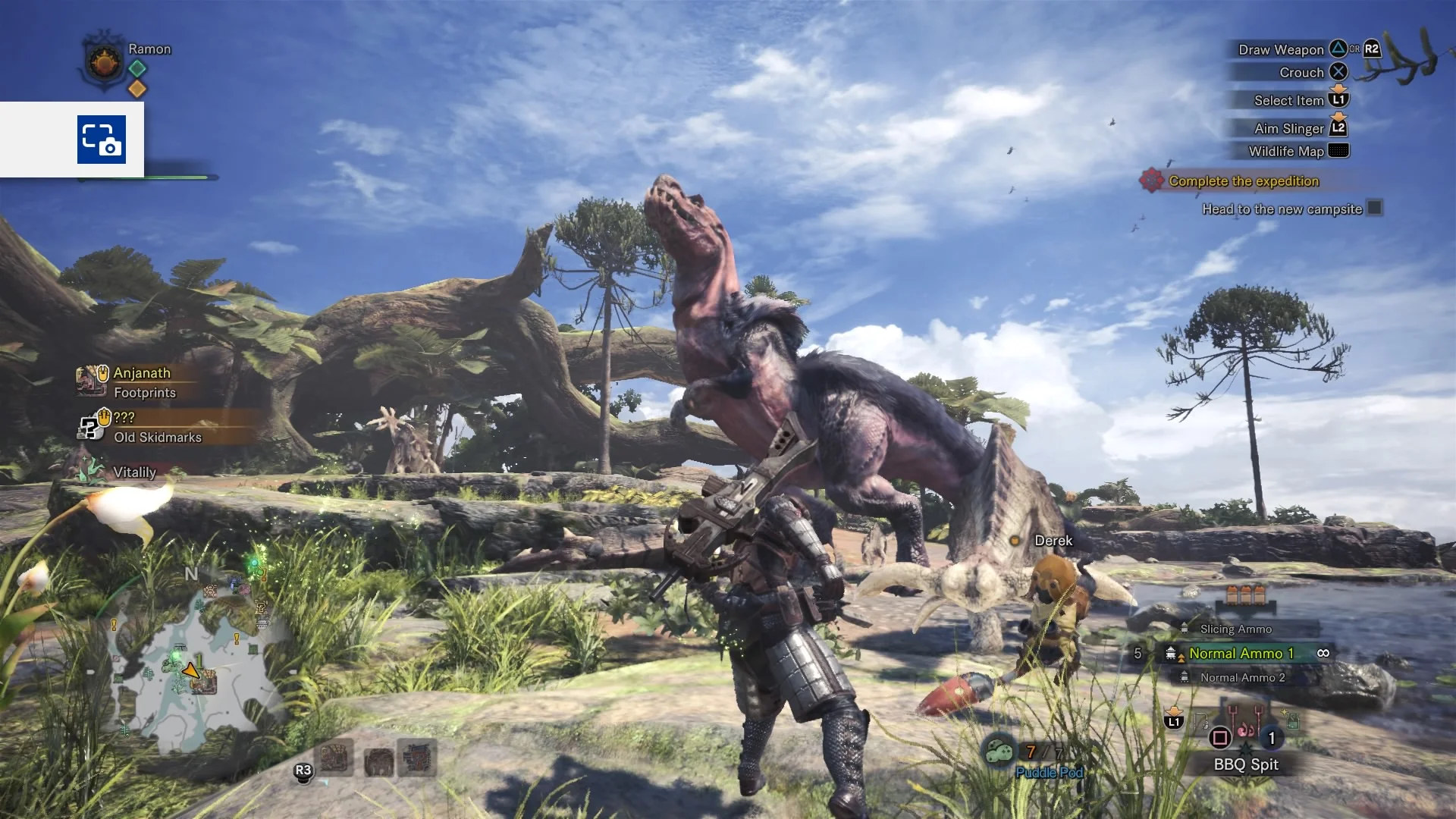Click the player arrow on the minimap
The image size is (1456, 819).
tap(190, 671)
